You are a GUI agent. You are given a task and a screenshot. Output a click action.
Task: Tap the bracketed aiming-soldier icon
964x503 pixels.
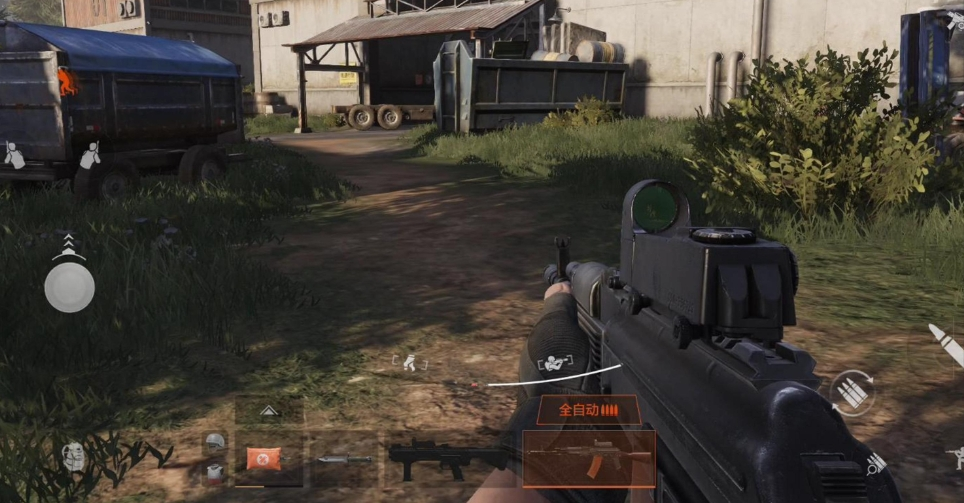[x=553, y=363]
